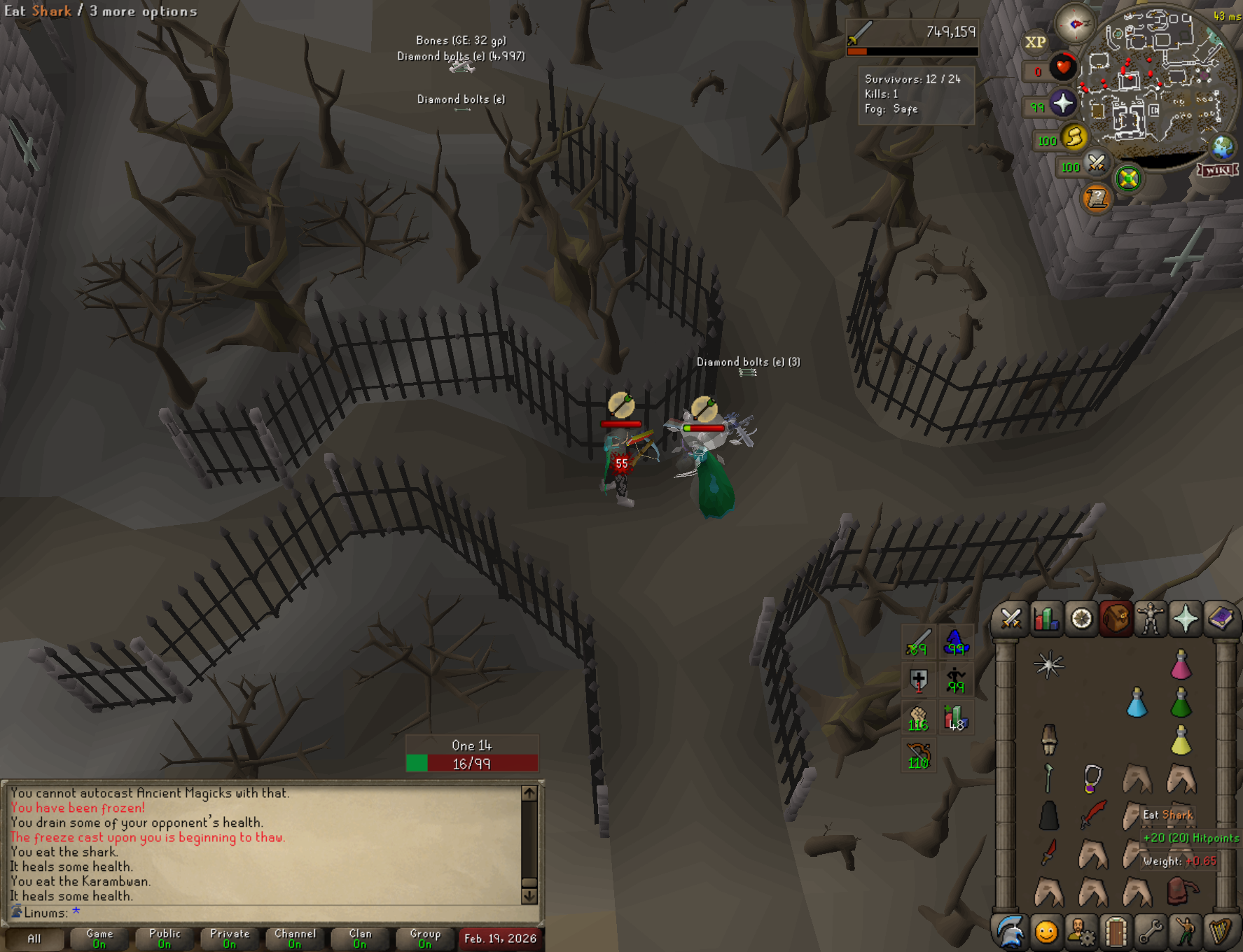Screen dimensions: 1243x952
Task: Open the Magic spellbook tab
Action: point(1221,619)
